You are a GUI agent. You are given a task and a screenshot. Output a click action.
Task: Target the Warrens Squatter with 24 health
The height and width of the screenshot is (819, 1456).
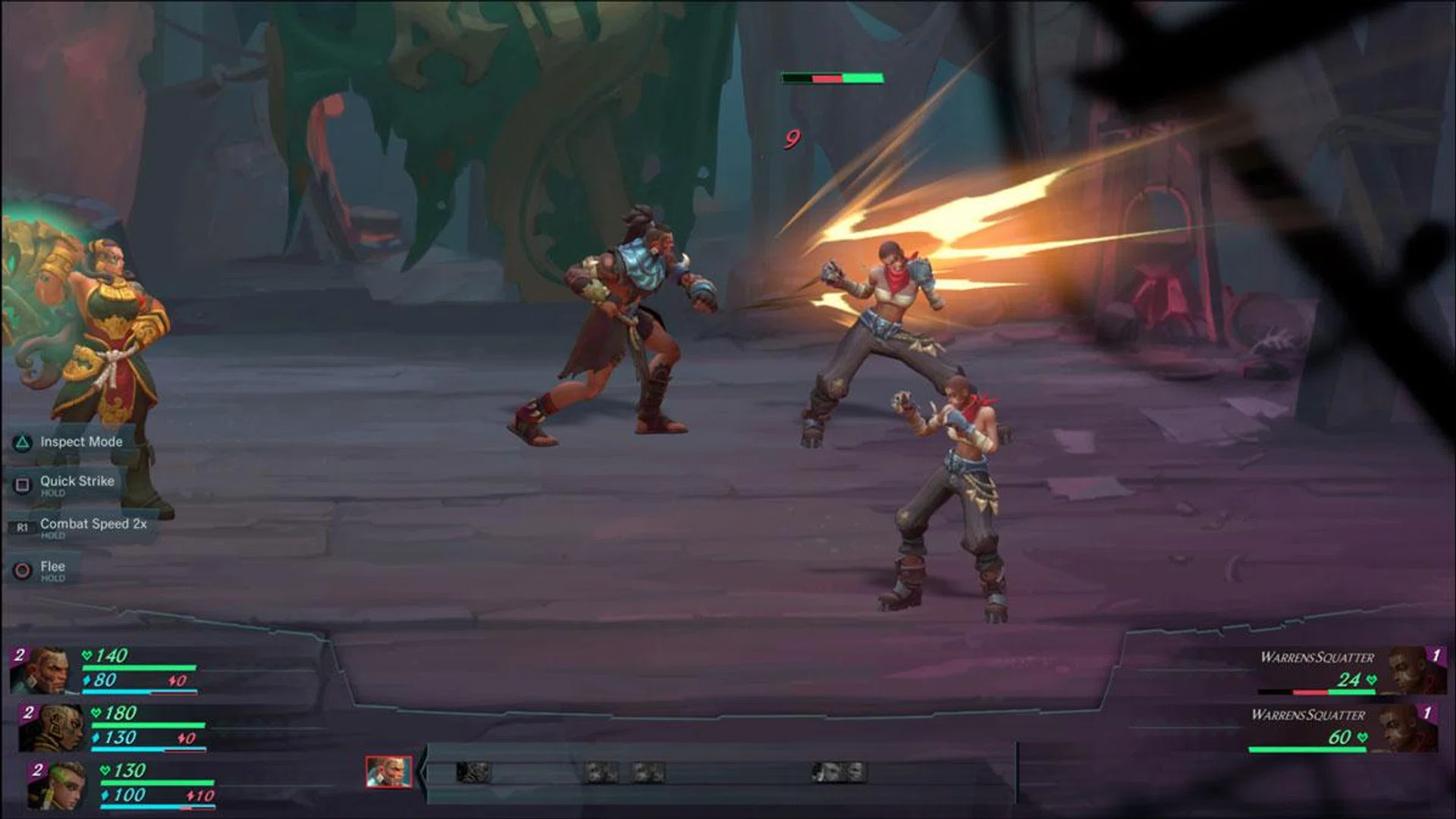click(1412, 670)
